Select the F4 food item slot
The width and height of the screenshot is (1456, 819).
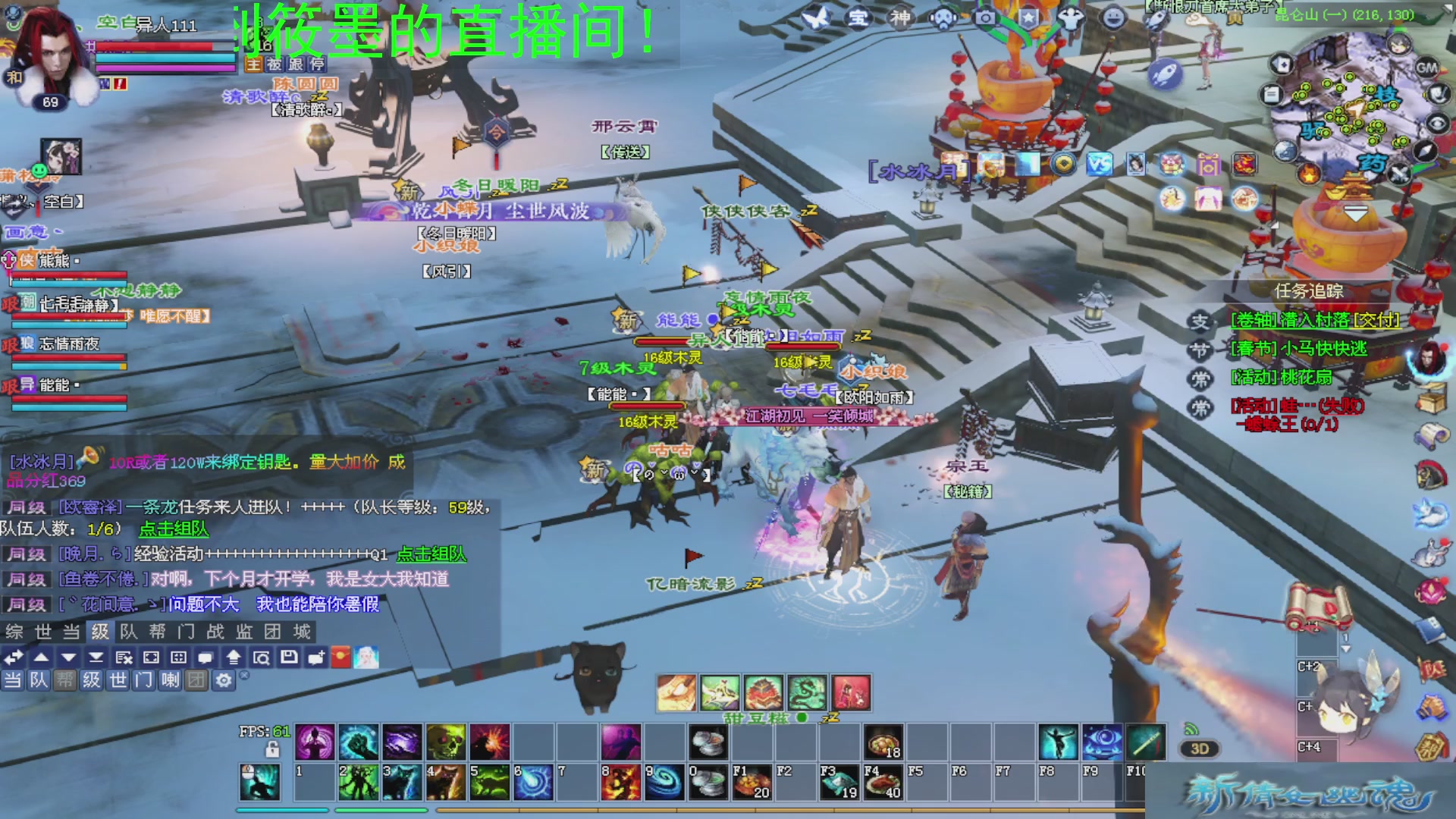click(x=883, y=783)
